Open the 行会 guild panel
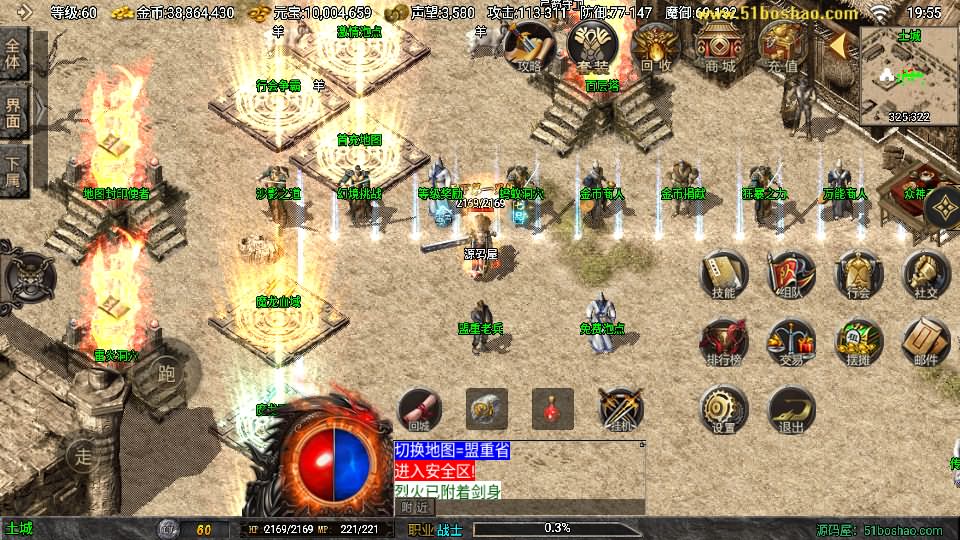The height and width of the screenshot is (540, 960). (858, 273)
